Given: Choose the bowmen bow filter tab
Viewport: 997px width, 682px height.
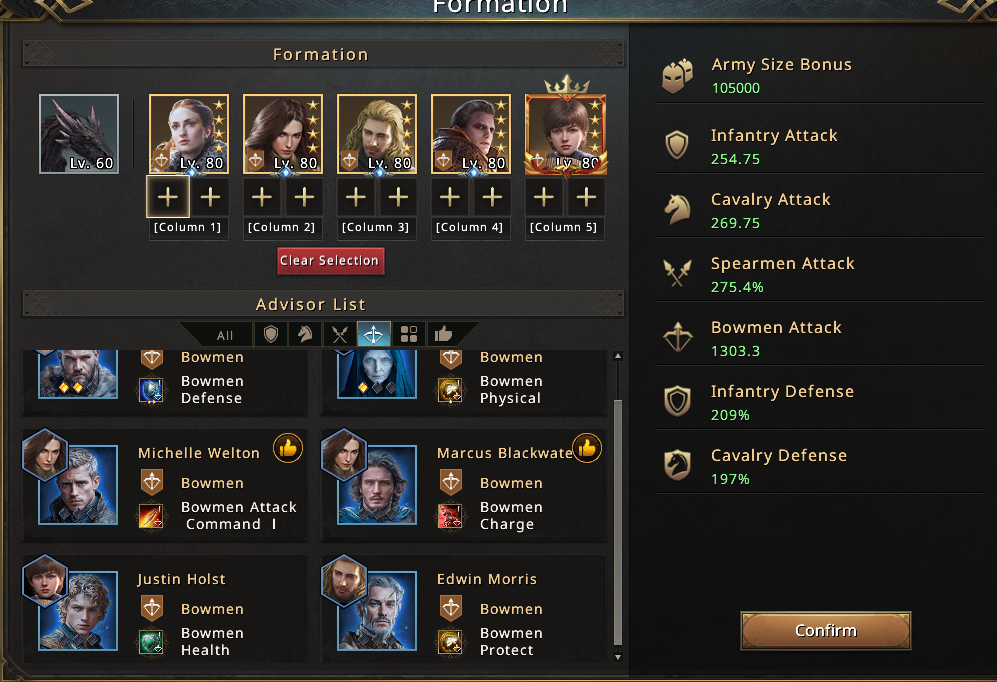Looking at the screenshot, I should tap(374, 334).
